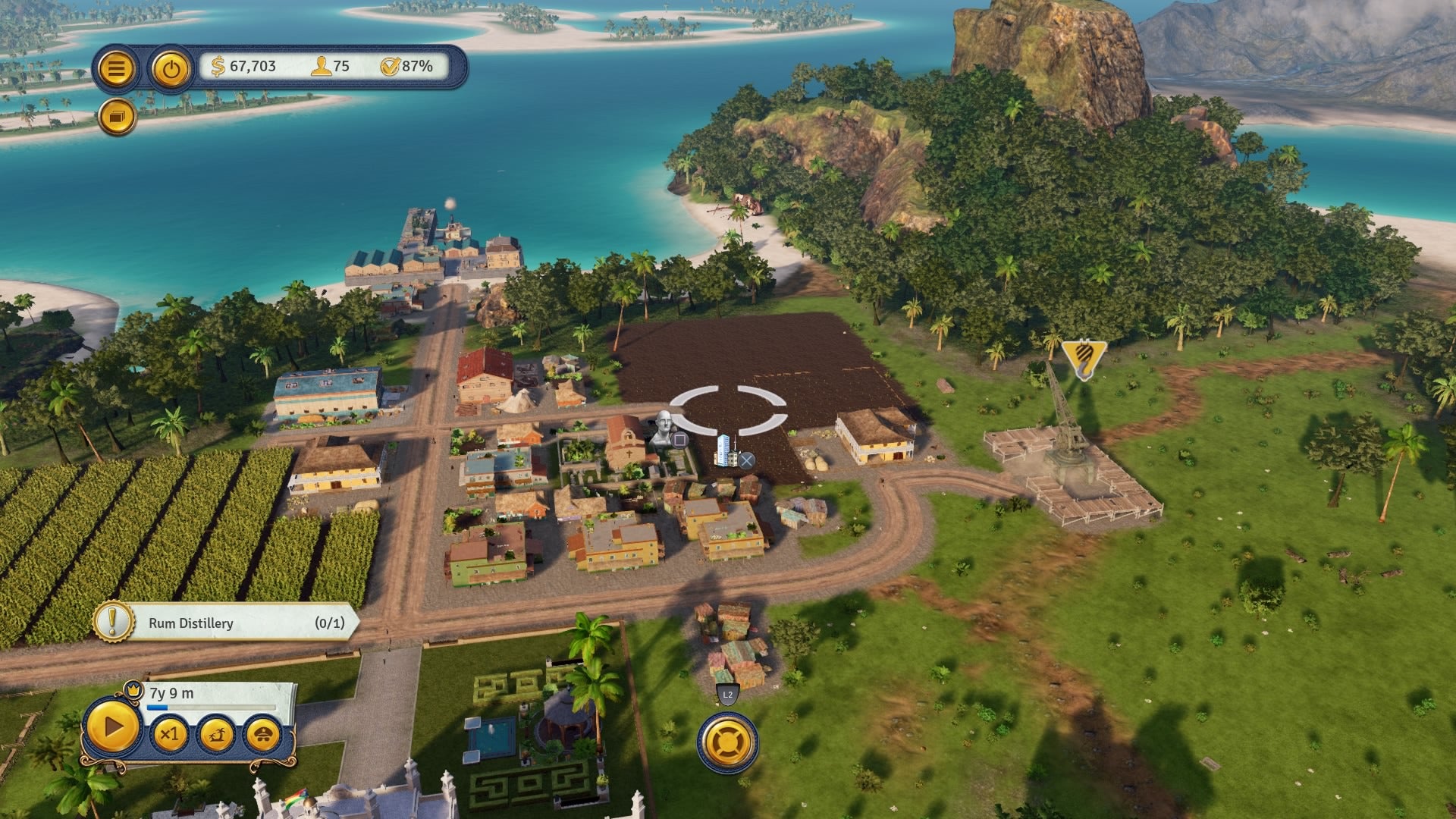Image resolution: width=1456 pixels, height=819 pixels.
Task: Open the round lifebuoy radial menu button
Action: pos(728,742)
